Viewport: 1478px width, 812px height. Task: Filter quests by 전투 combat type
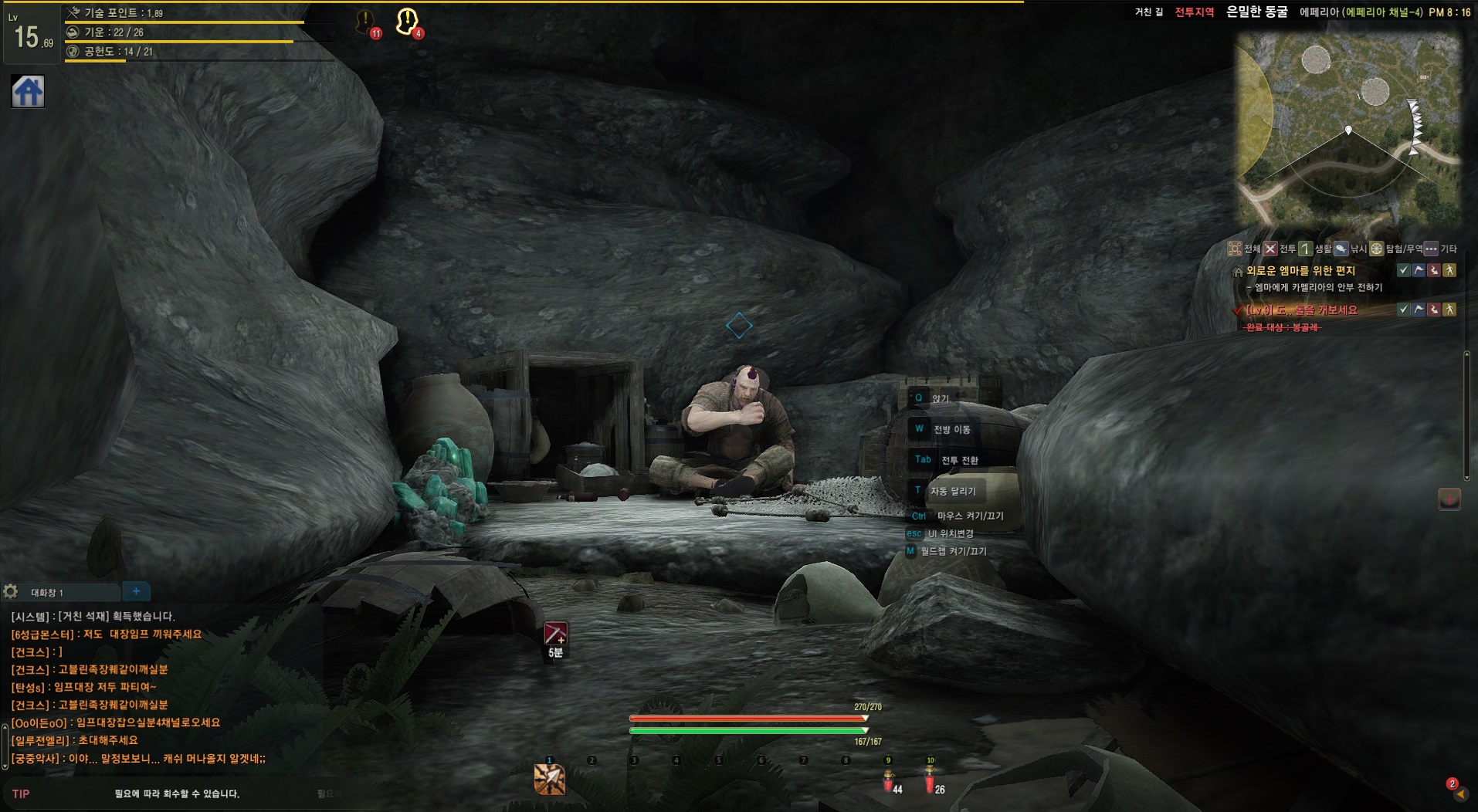(1271, 249)
